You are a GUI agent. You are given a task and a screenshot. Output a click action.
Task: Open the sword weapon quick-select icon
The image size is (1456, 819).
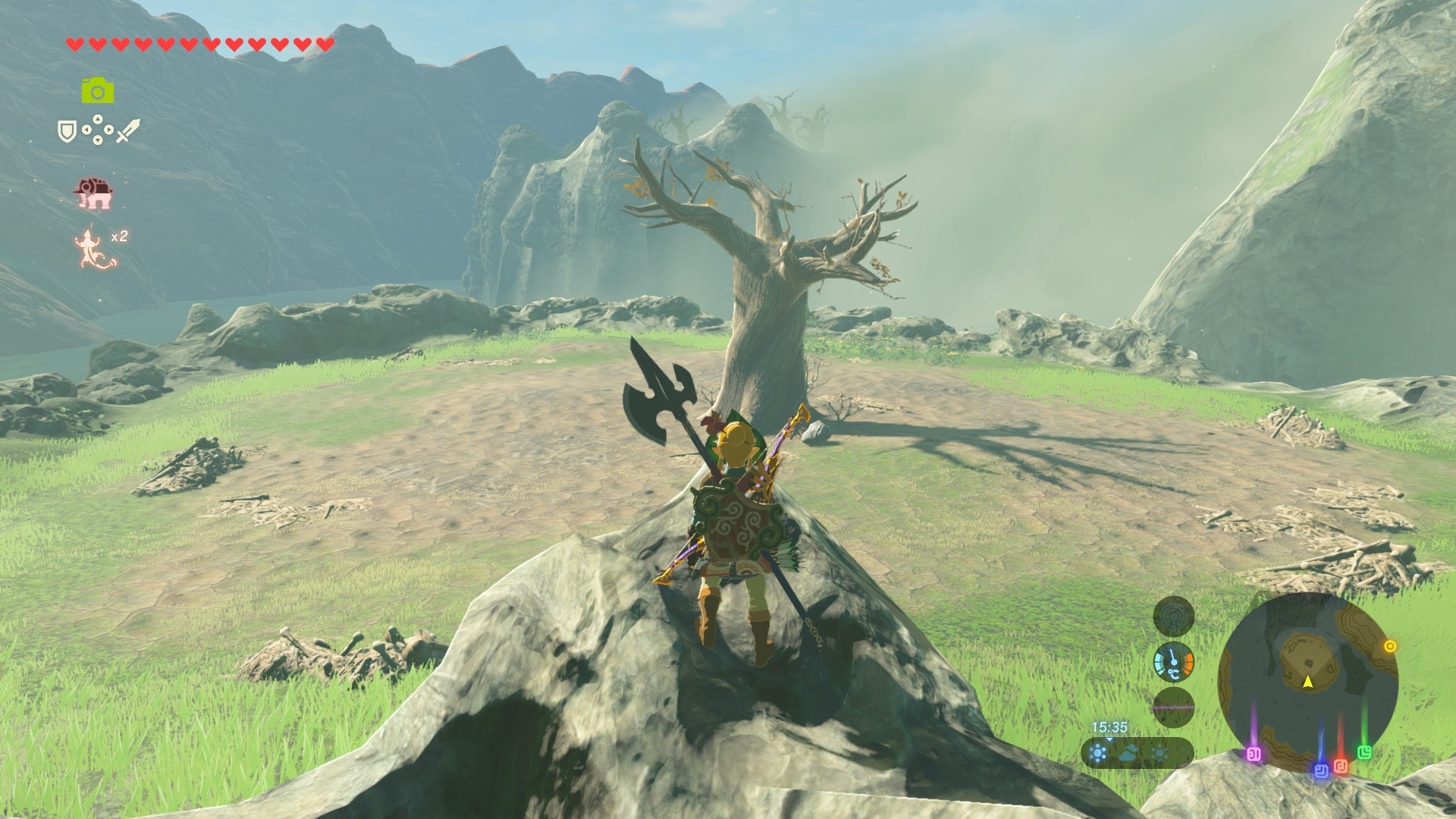click(x=127, y=130)
